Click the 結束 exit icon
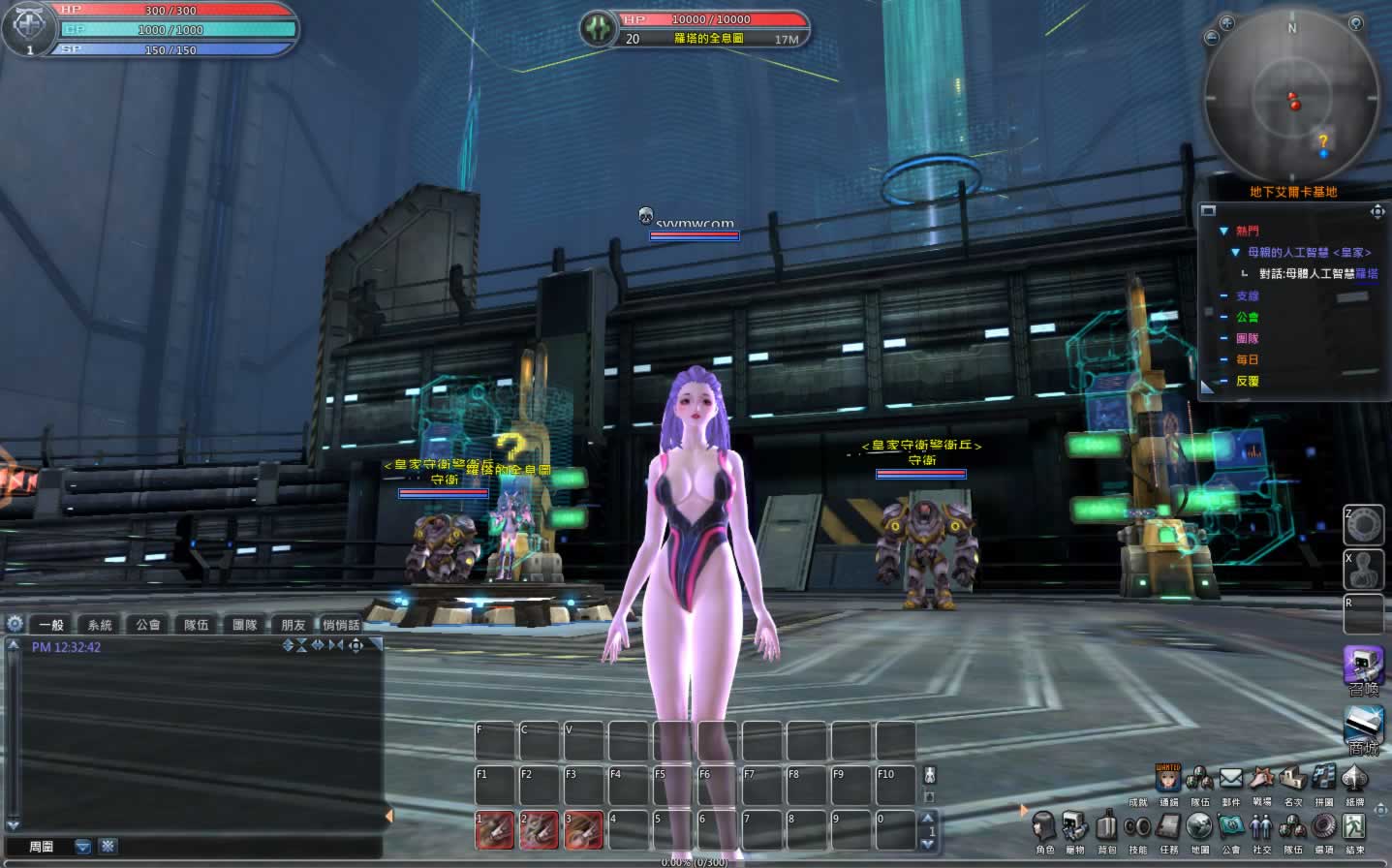 click(x=1354, y=827)
